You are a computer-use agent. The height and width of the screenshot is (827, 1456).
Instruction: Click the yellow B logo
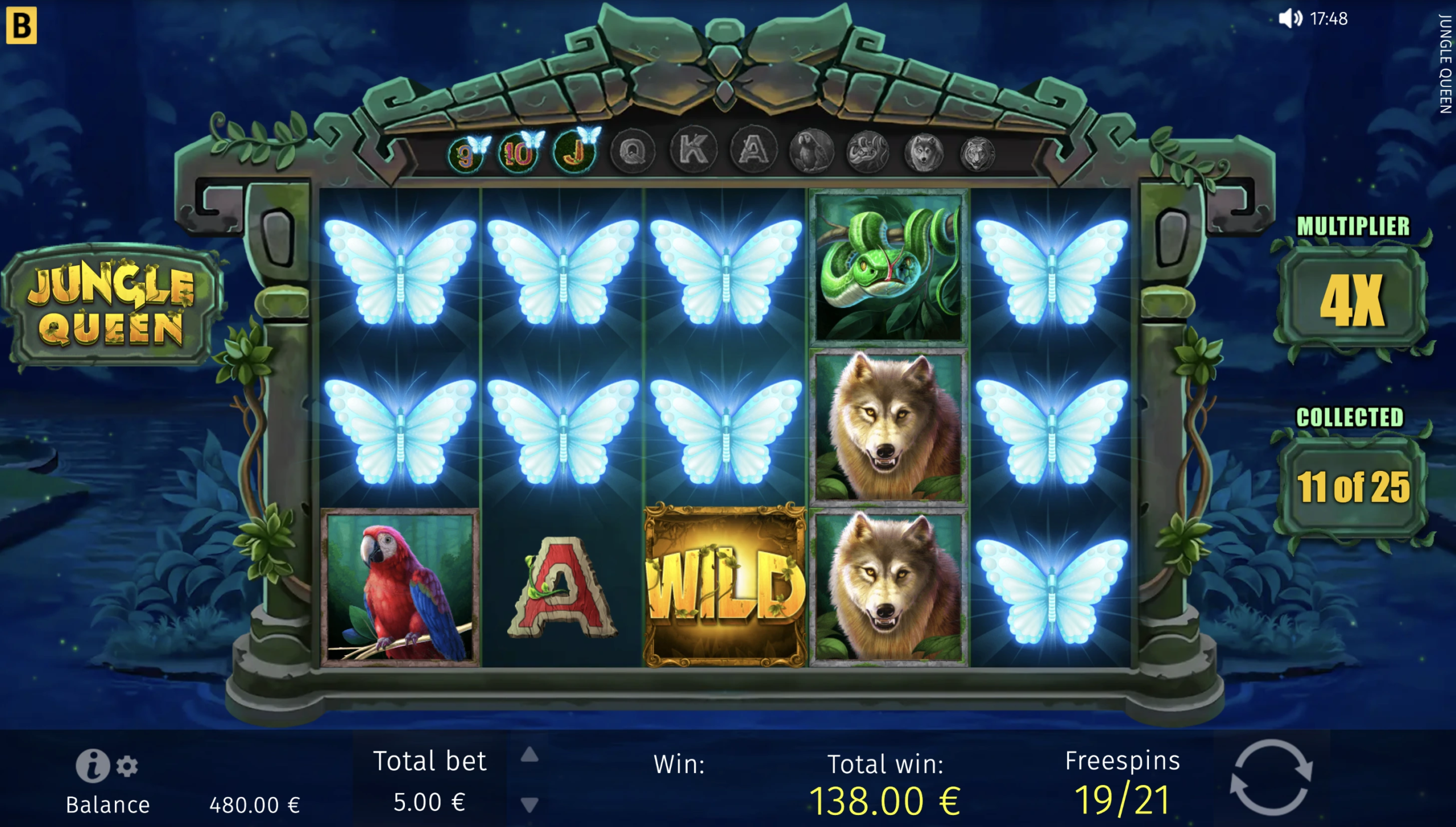tap(22, 25)
